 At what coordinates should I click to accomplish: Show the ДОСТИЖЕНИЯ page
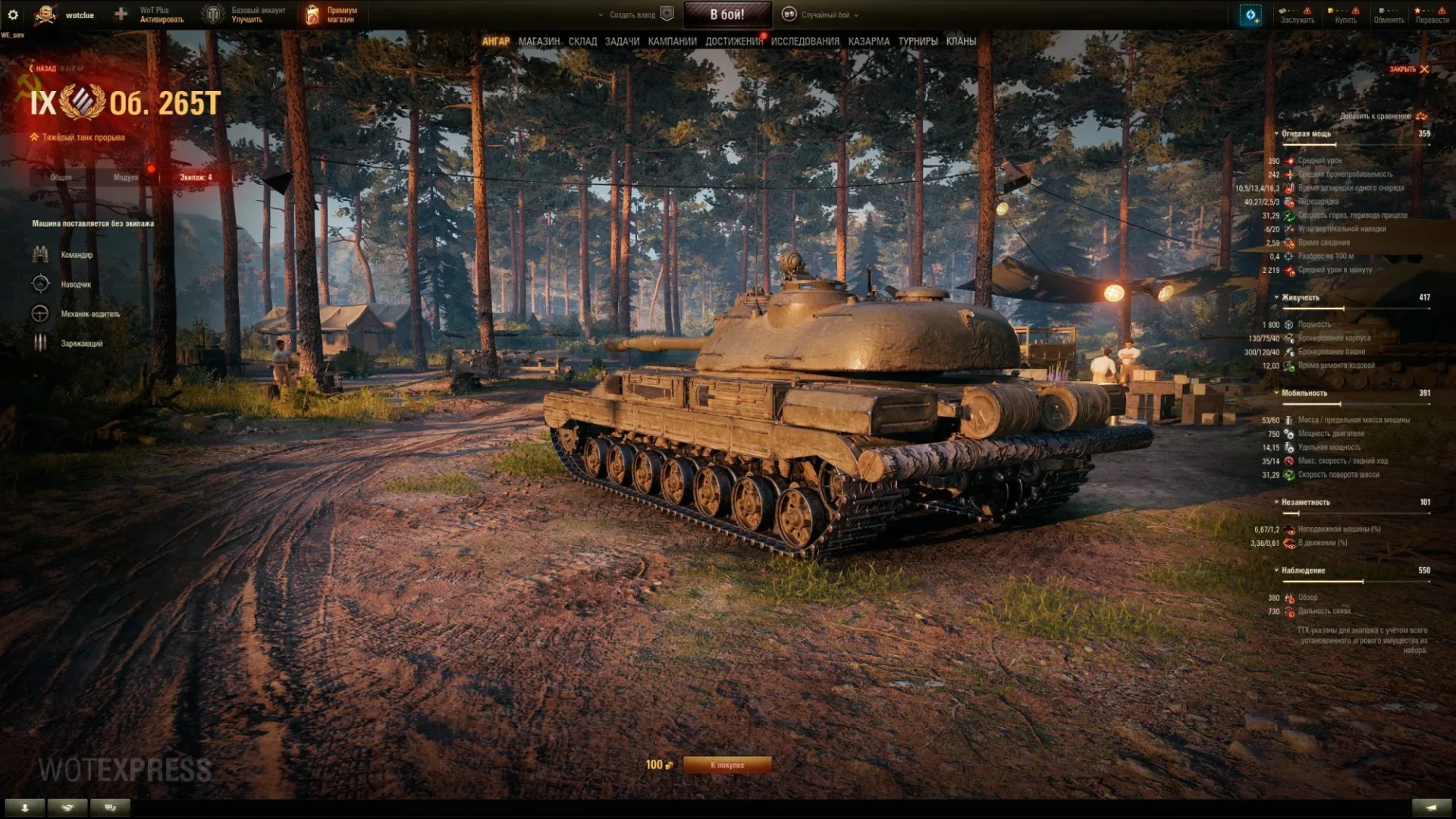tap(733, 42)
